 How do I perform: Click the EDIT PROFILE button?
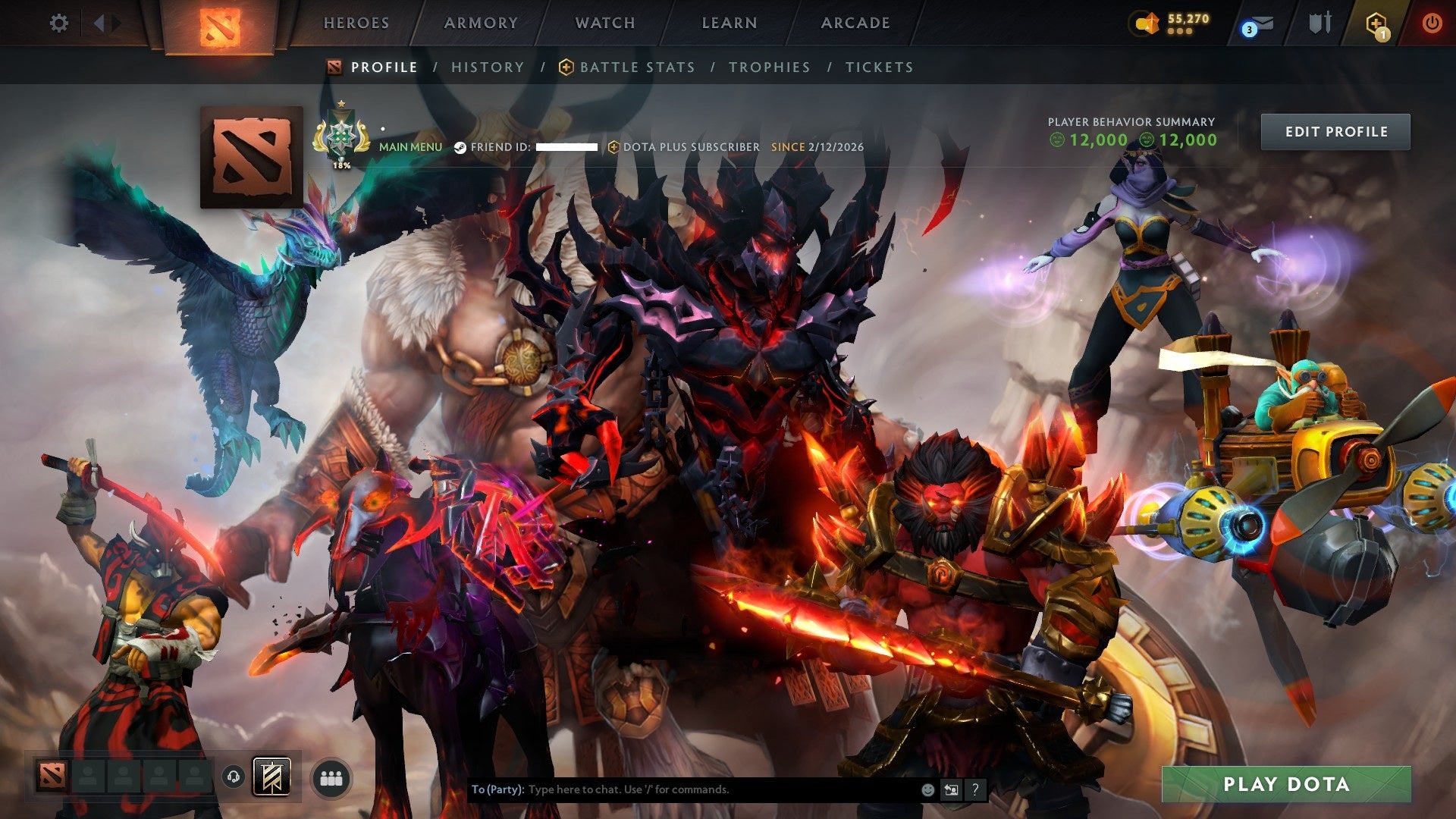1335,131
